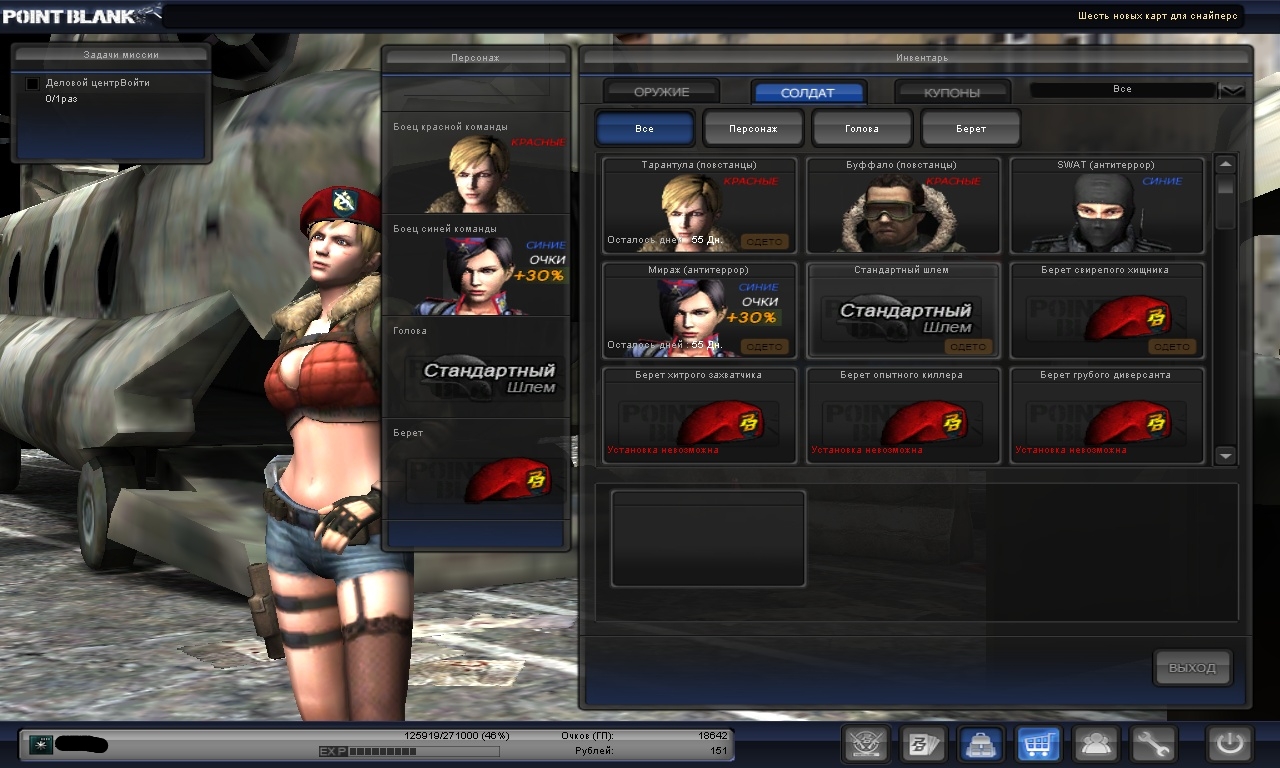1280x768 pixels.
Task: Pick the Буффало character card
Action: [x=903, y=205]
